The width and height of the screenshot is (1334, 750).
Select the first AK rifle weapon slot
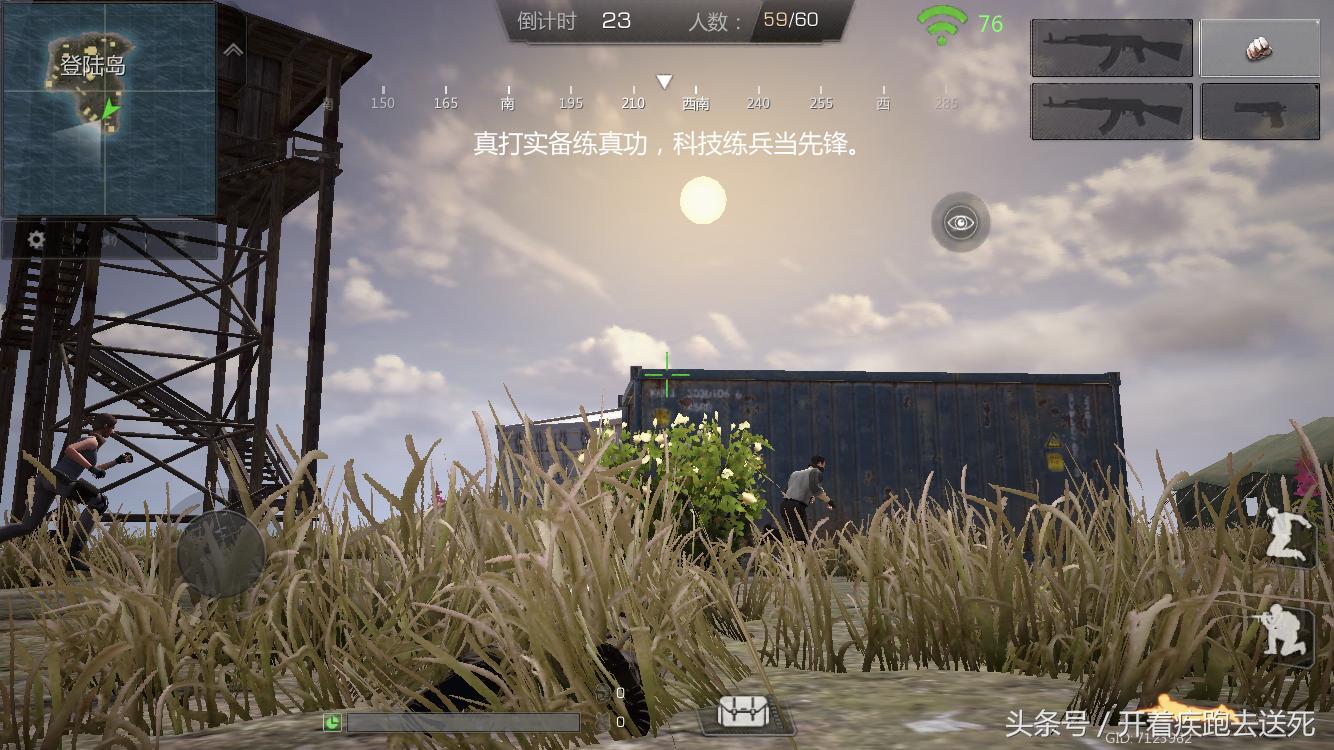(x=1110, y=48)
